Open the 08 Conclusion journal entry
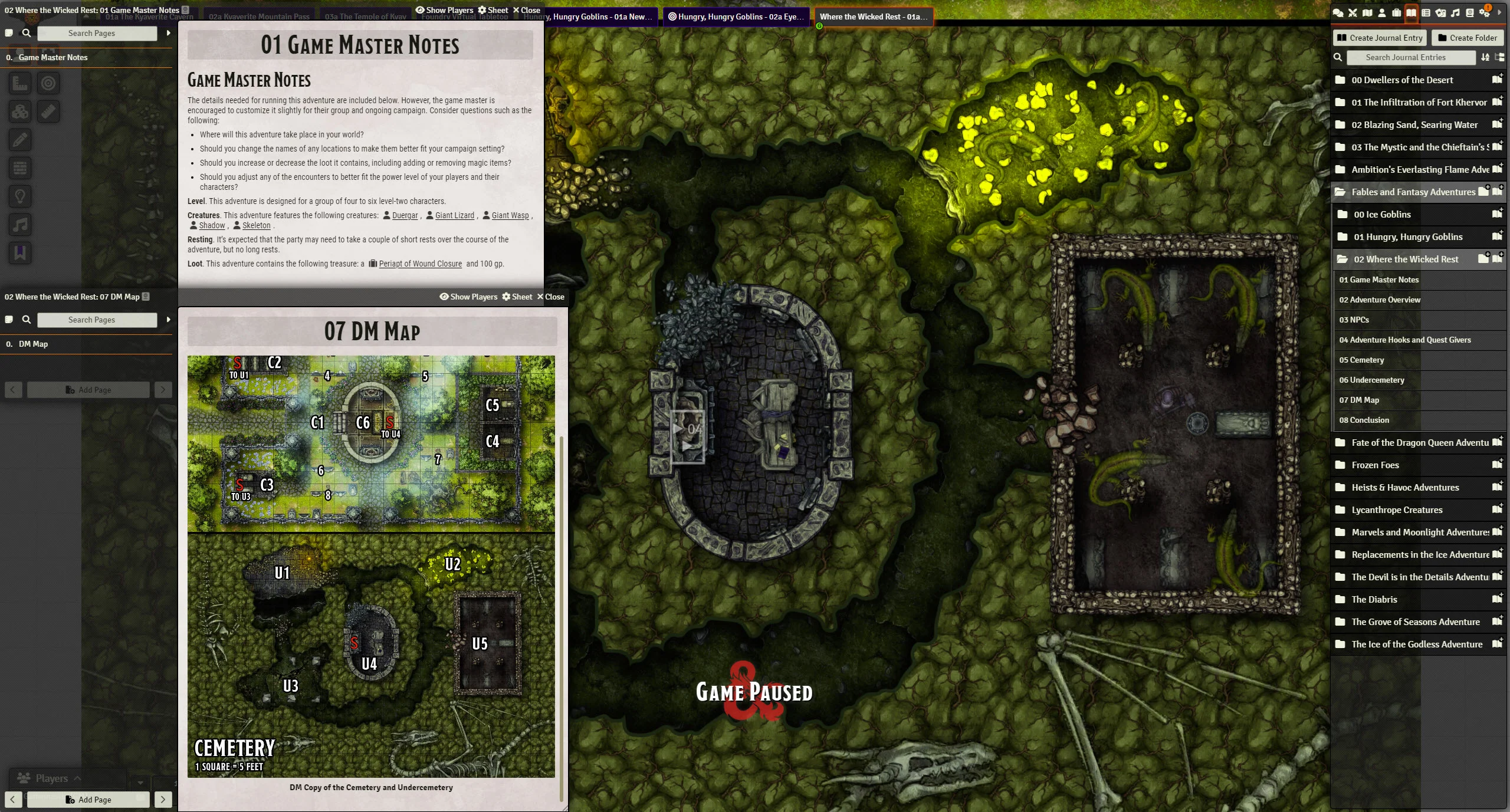 1364,420
